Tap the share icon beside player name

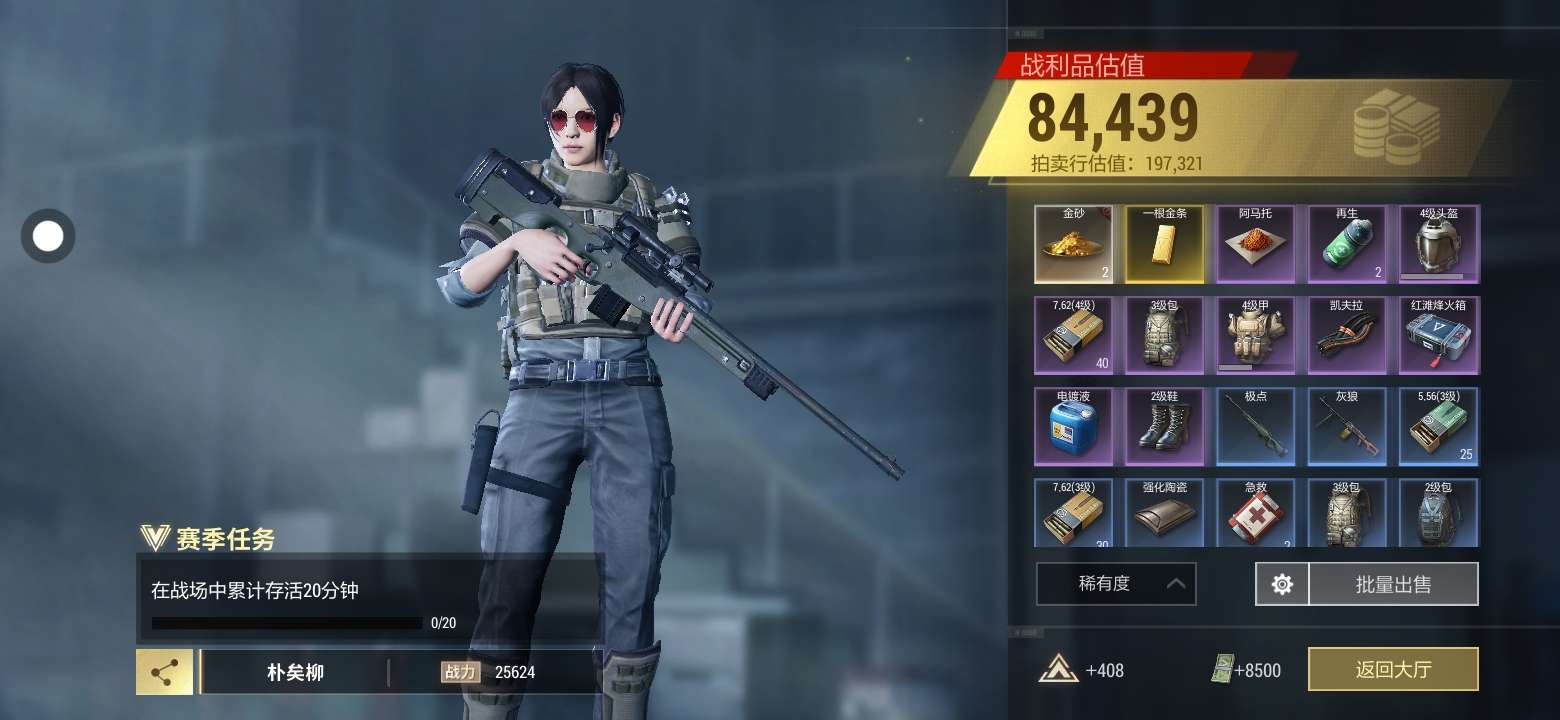pos(164,672)
